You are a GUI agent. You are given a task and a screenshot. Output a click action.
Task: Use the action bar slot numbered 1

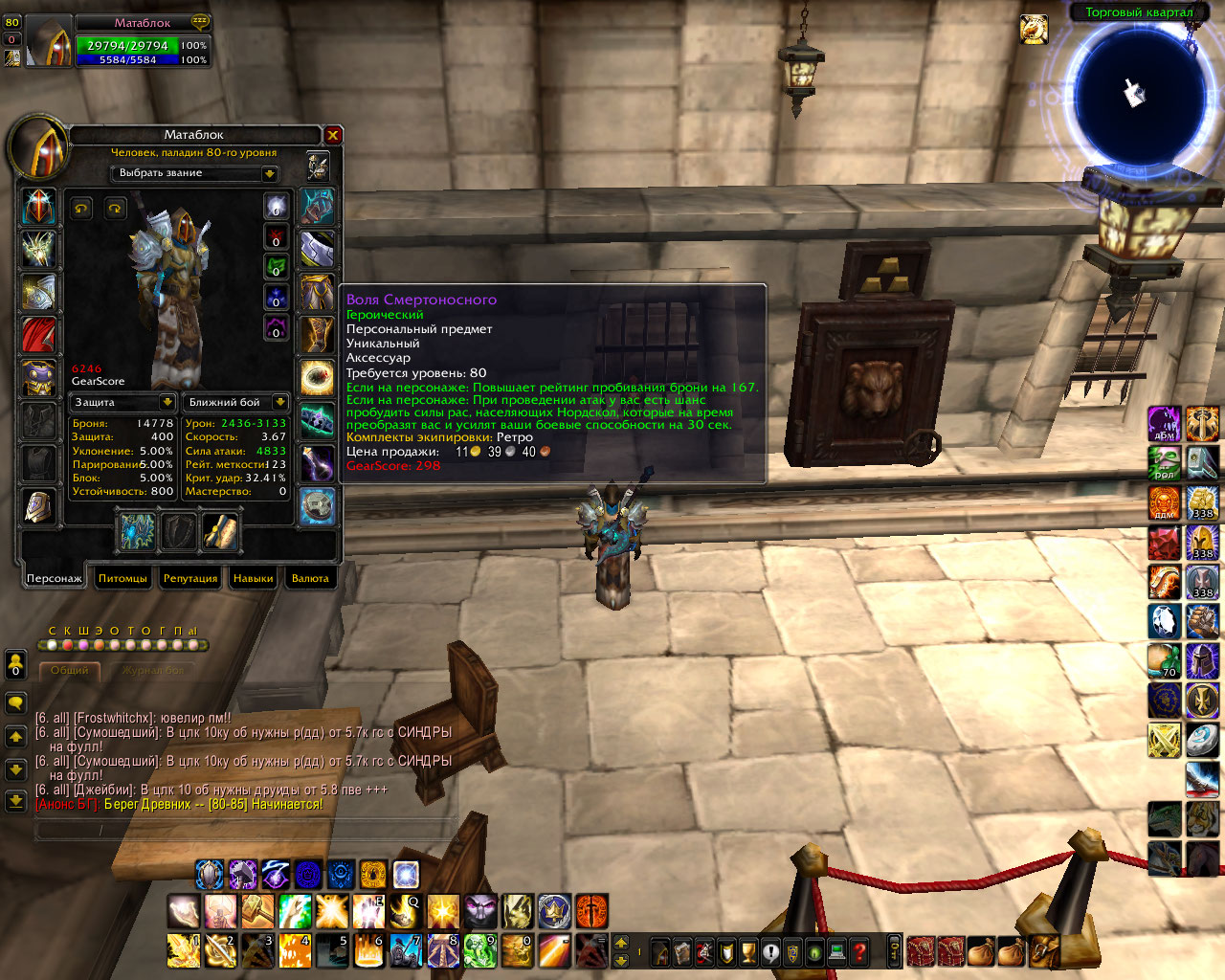tap(183, 950)
